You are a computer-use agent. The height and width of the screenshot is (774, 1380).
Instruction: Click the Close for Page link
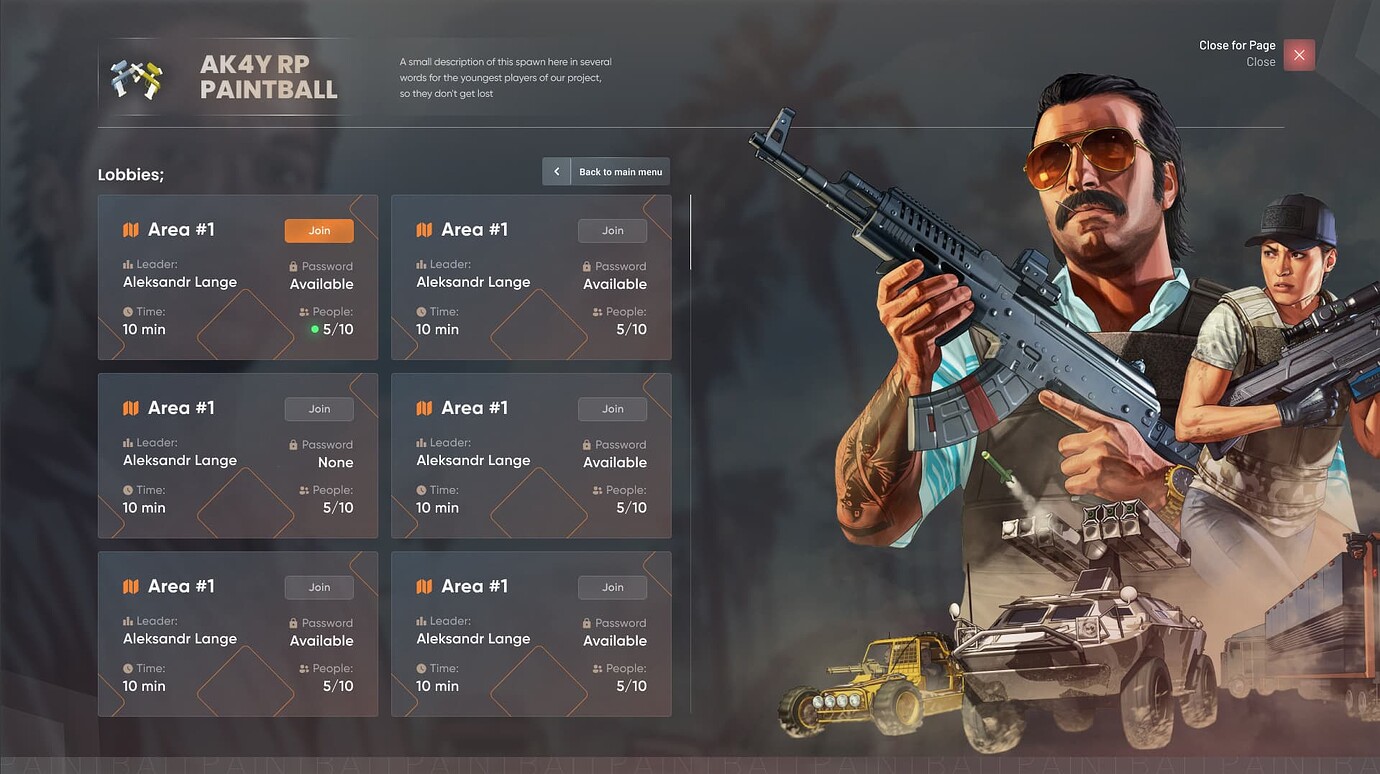pyautogui.click(x=1237, y=44)
